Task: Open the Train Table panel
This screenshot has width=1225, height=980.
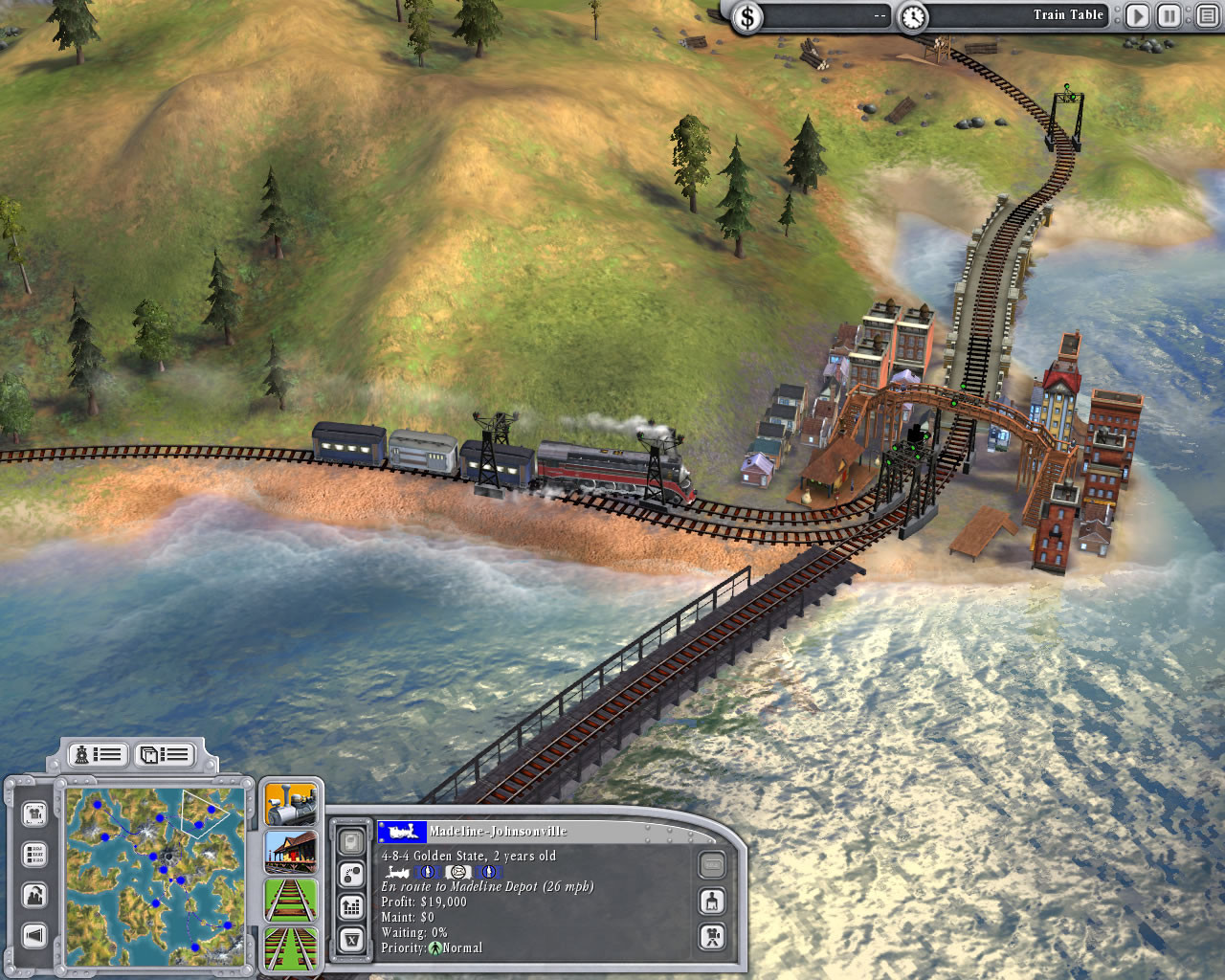Action: [x=1068, y=14]
